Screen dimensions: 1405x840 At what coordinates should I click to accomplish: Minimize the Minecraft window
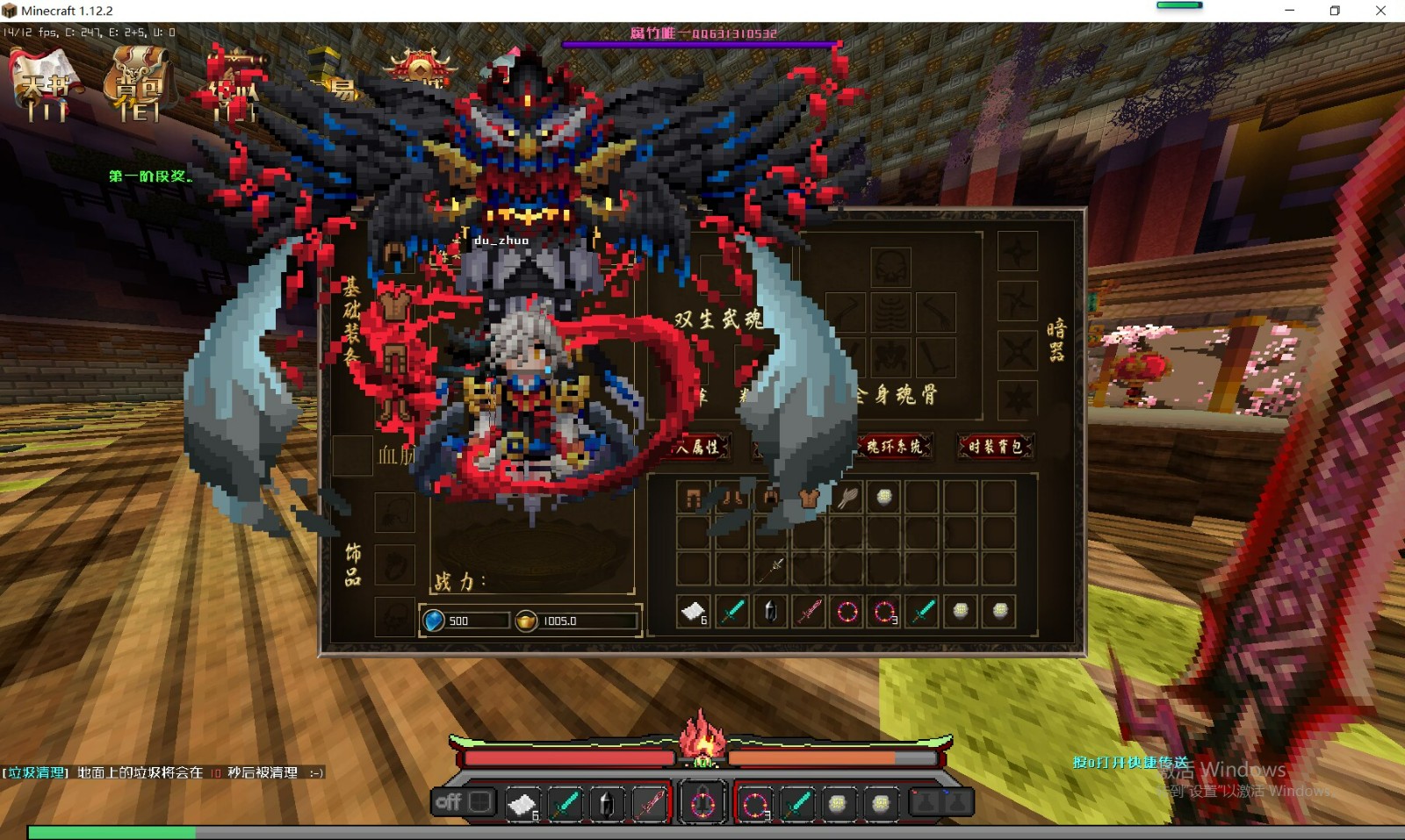click(x=1289, y=11)
